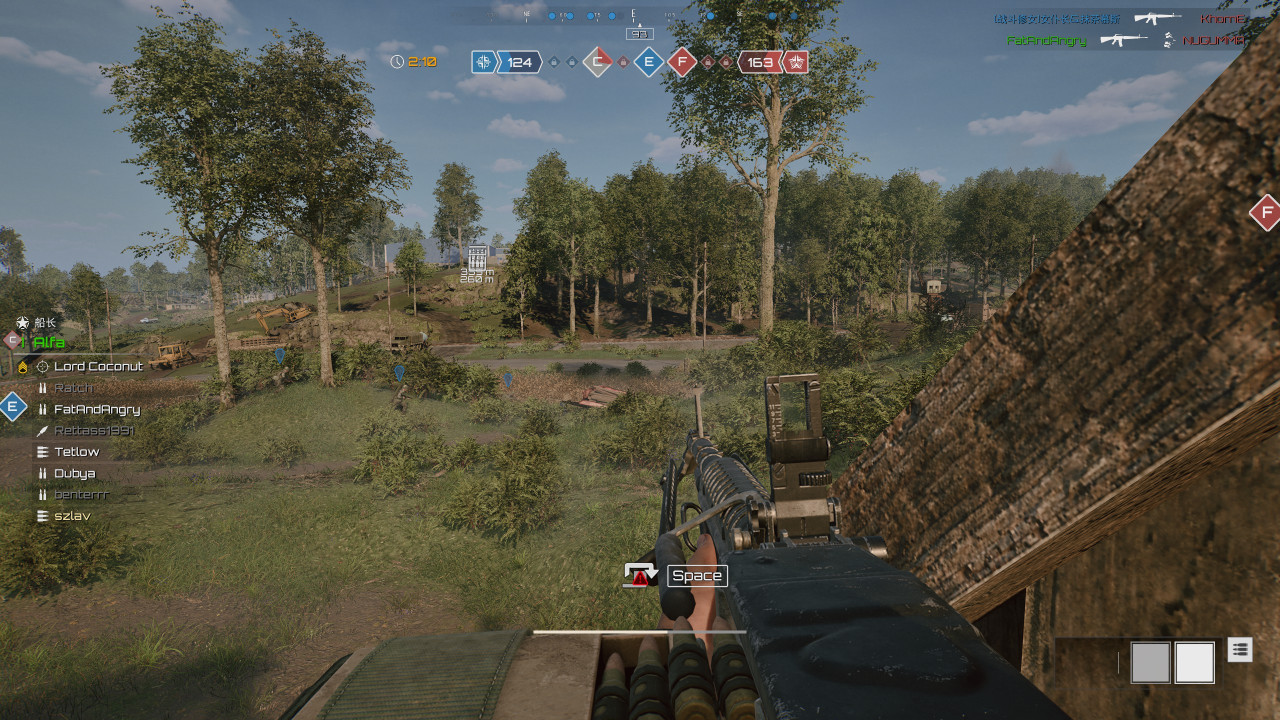The width and height of the screenshot is (1280, 720).
Task: Click the red F objective marker at screen edge
Action: [1266, 212]
